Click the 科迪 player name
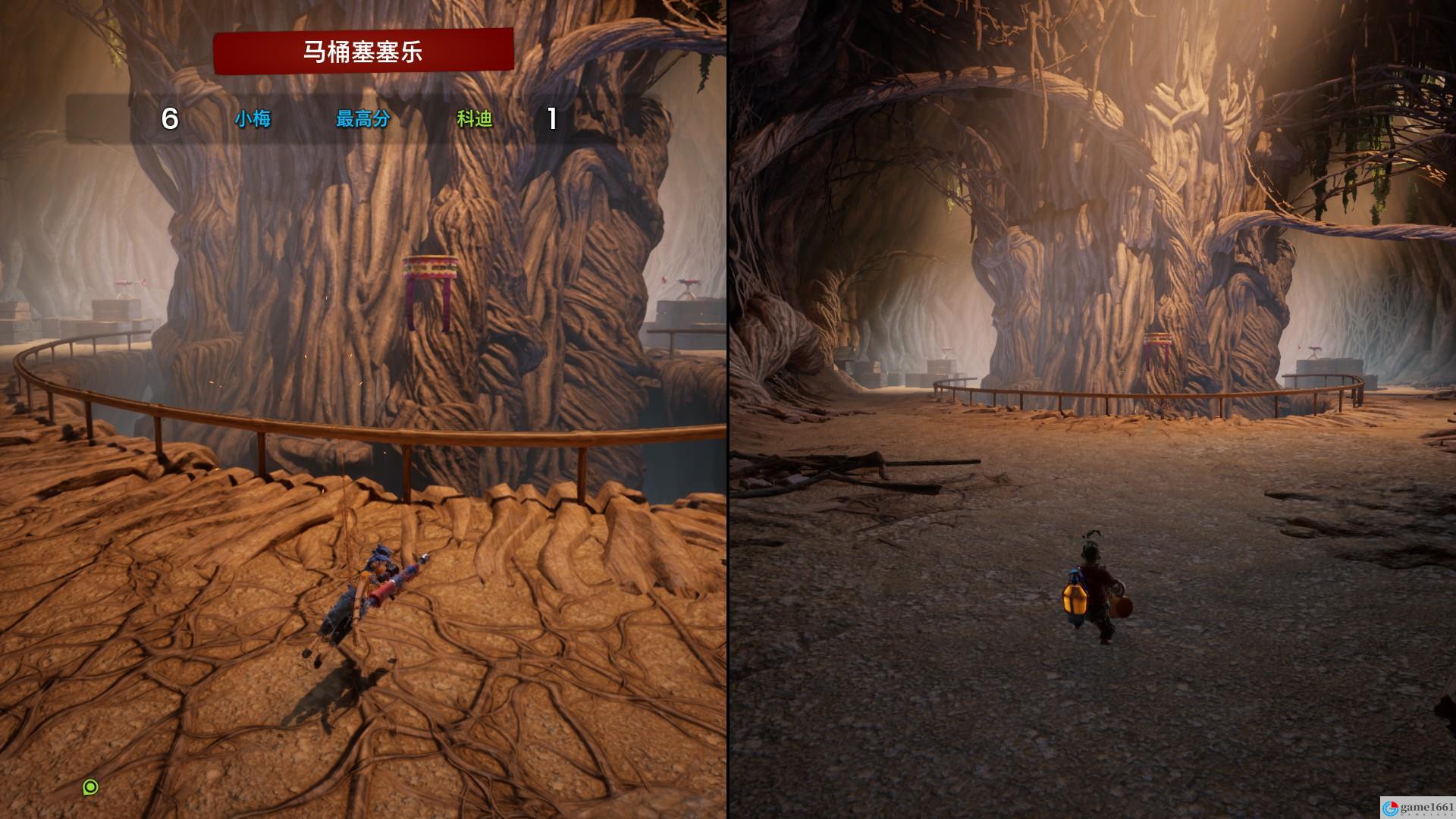 click(475, 119)
